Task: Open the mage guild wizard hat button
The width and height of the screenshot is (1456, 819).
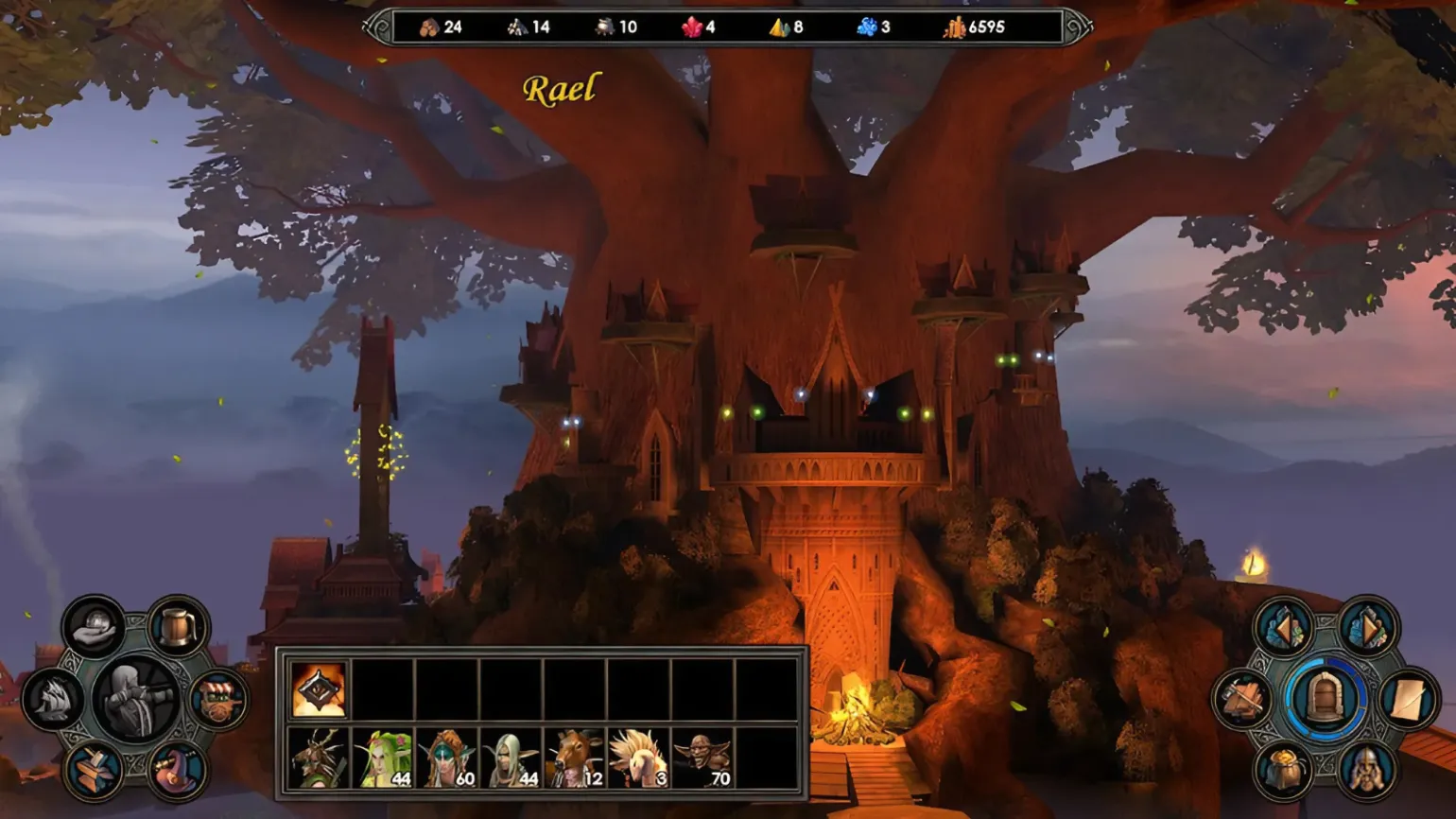Action: click(177, 771)
